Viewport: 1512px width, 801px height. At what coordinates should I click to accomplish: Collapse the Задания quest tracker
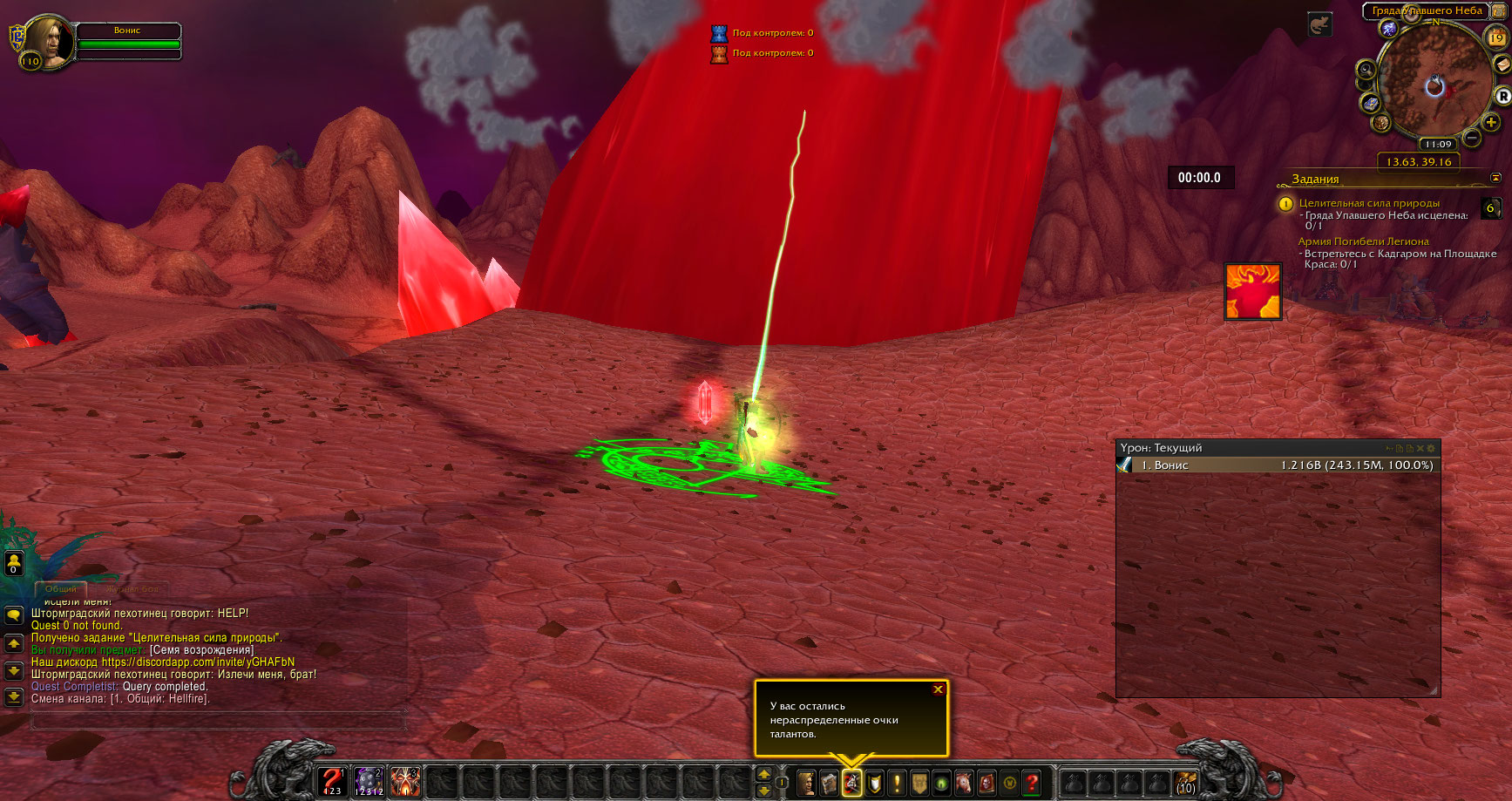(x=1495, y=178)
